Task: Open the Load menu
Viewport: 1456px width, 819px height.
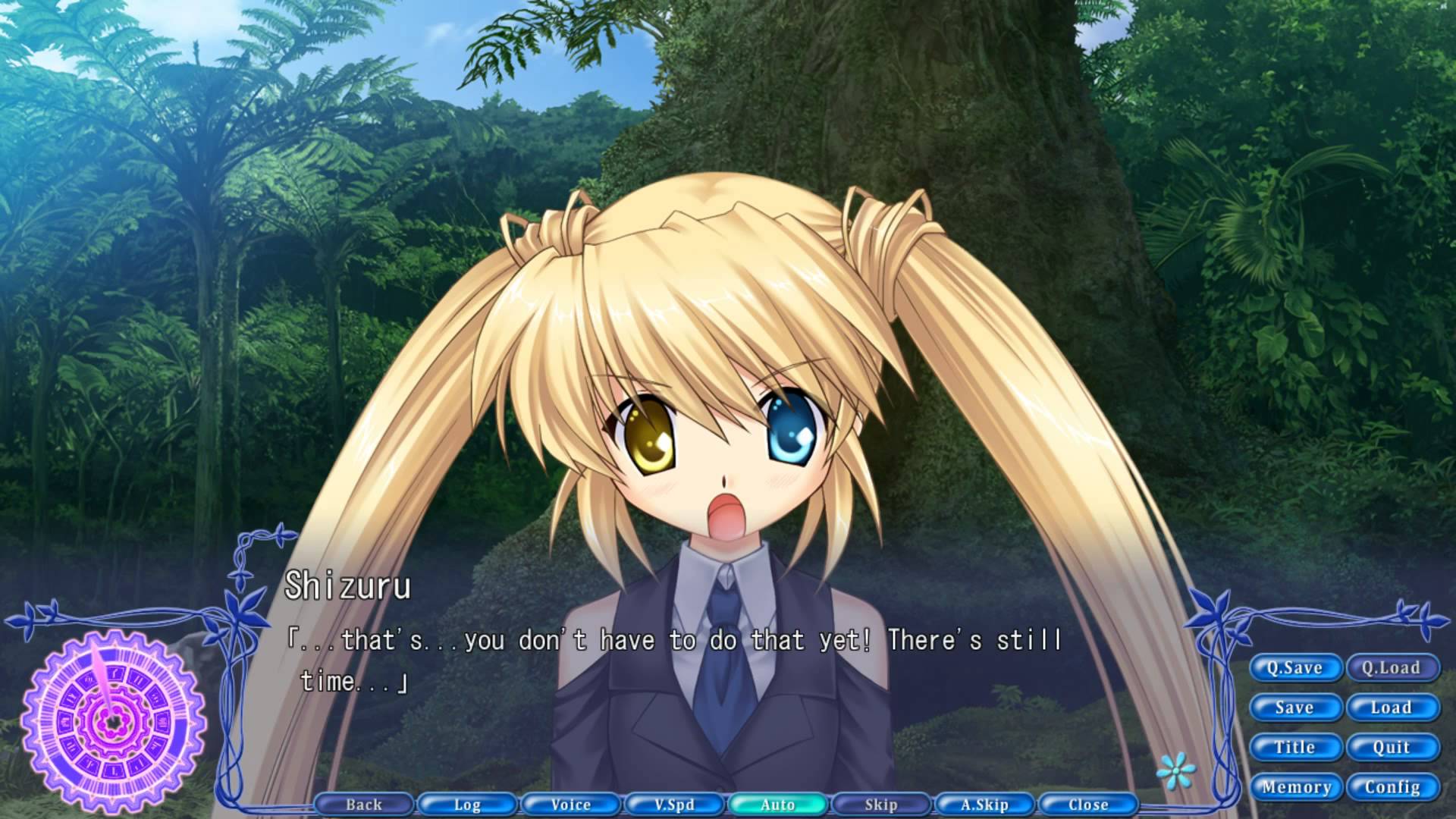Action: (1391, 708)
